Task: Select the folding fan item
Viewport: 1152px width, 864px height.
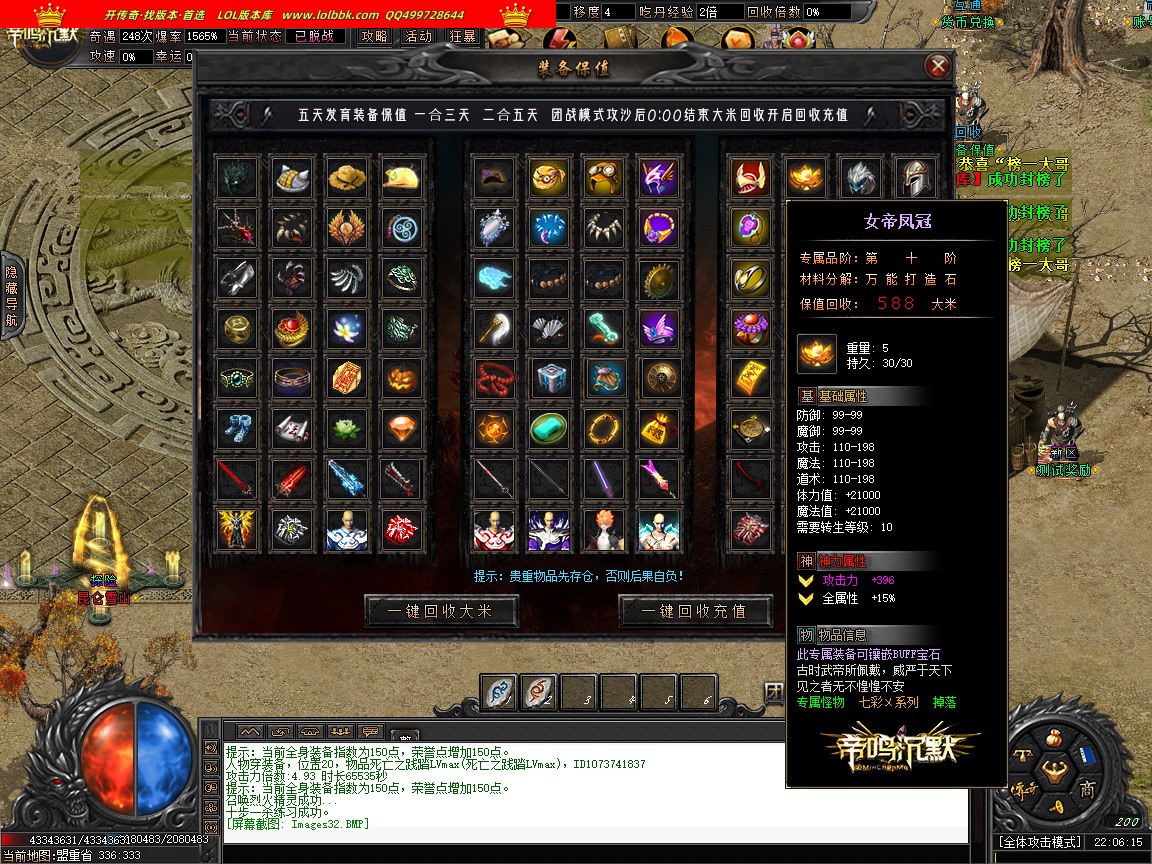Action: [x=549, y=328]
